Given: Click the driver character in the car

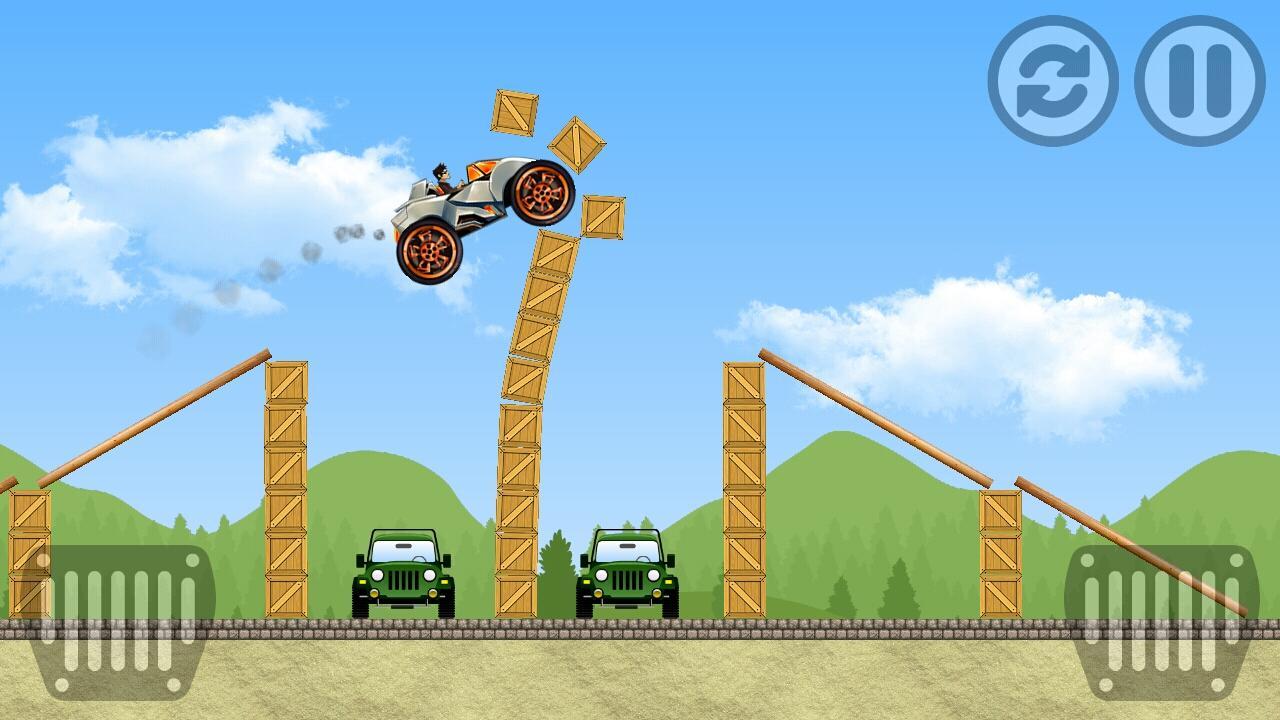Looking at the screenshot, I should pyautogui.click(x=440, y=175).
